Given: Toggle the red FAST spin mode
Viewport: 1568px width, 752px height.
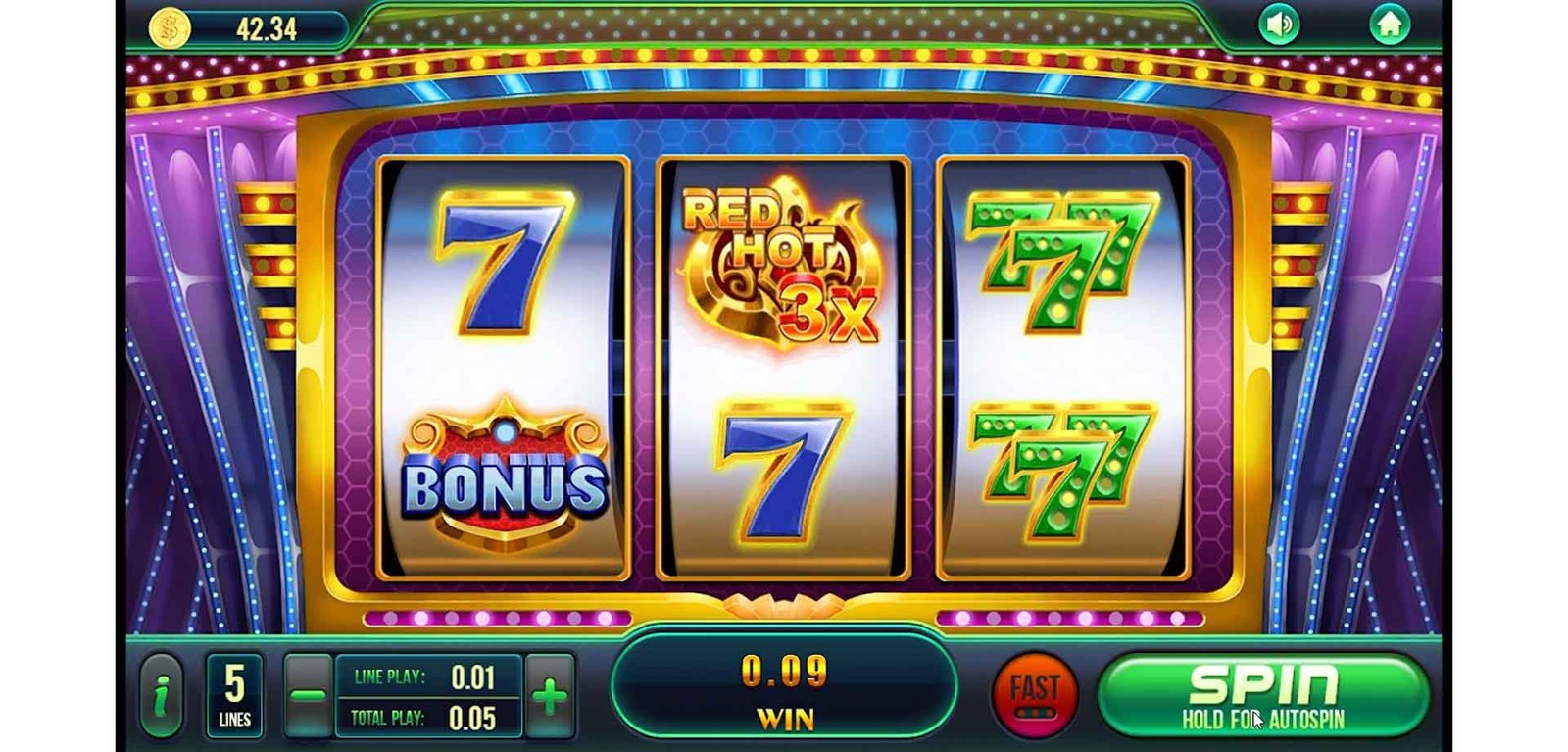Looking at the screenshot, I should coord(1035,695).
